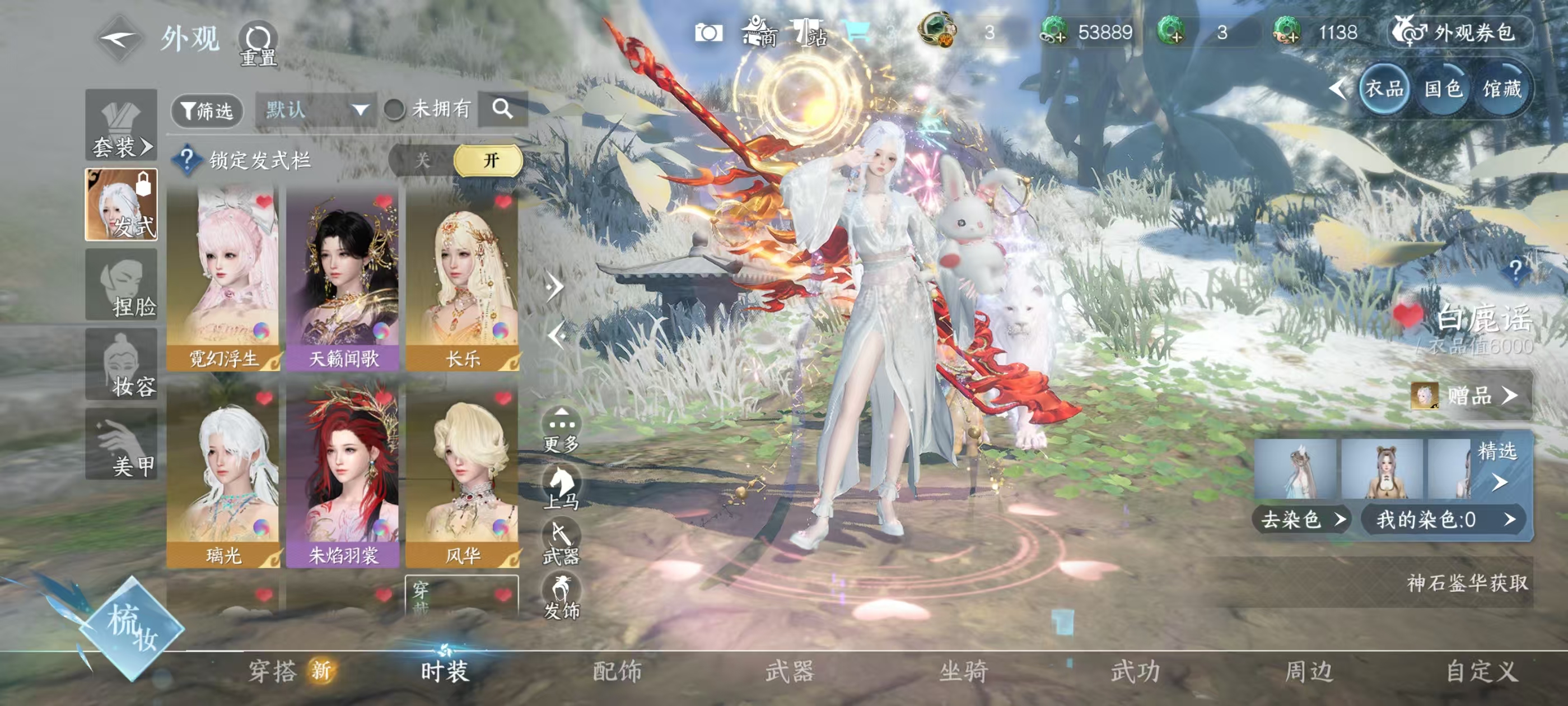Open the 坐骑 mount tab

[963, 671]
